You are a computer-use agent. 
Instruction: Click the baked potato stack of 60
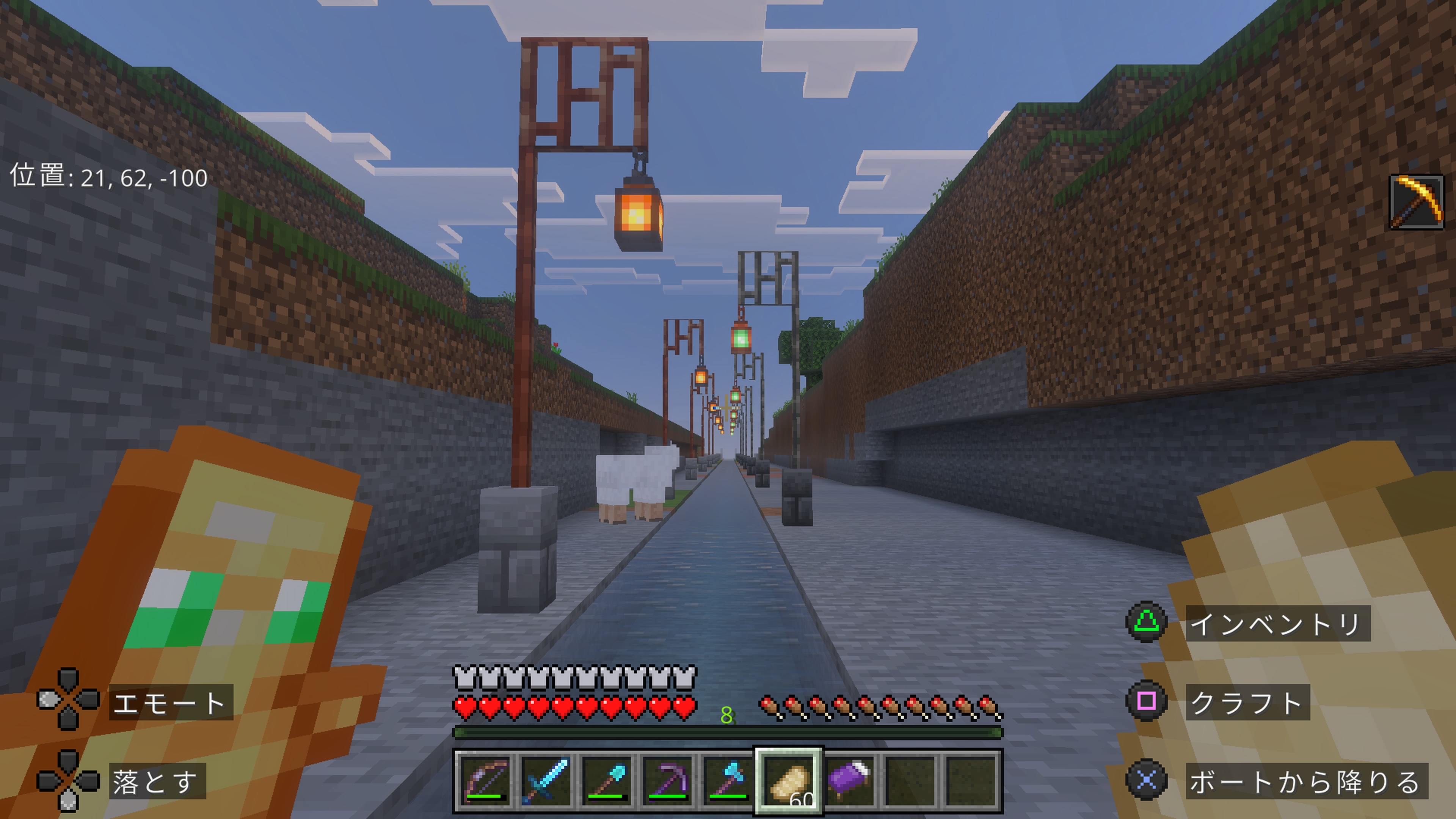[x=789, y=781]
